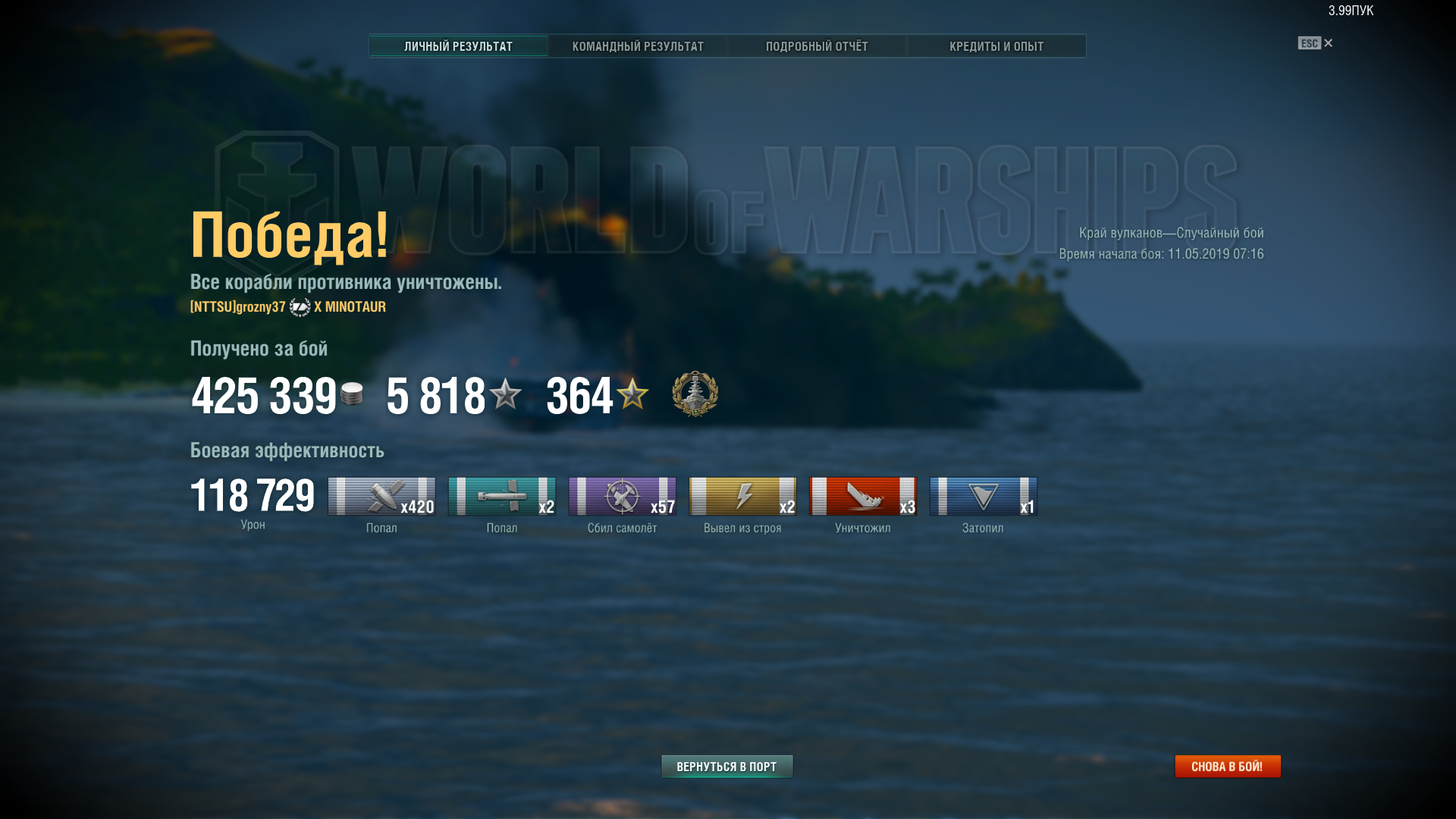Choose the aircraft shot down ribbon x57
The height and width of the screenshot is (819, 1456).
(x=622, y=497)
